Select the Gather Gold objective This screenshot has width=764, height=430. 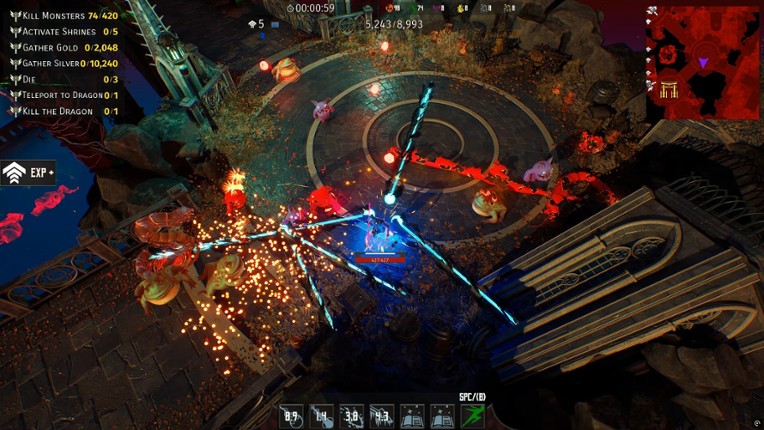(x=60, y=47)
